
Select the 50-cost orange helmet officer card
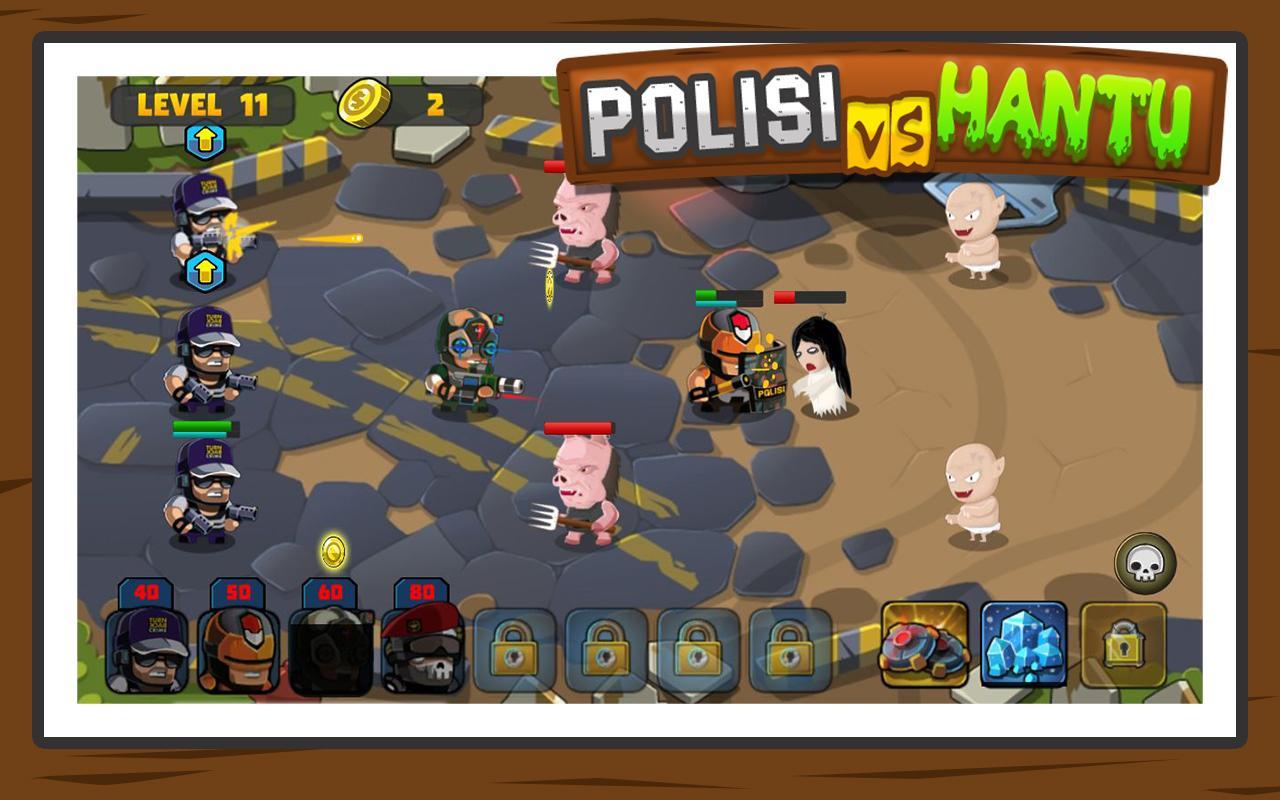click(240, 650)
